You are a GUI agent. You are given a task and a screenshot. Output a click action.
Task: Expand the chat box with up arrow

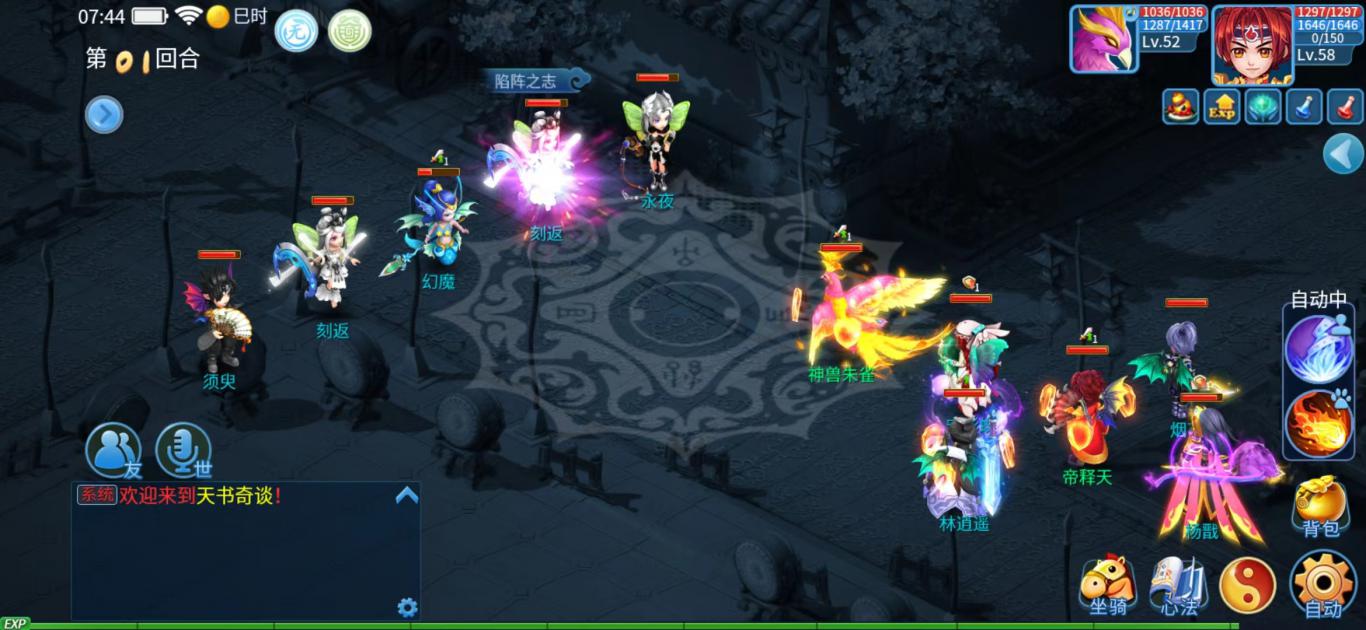[x=406, y=495]
